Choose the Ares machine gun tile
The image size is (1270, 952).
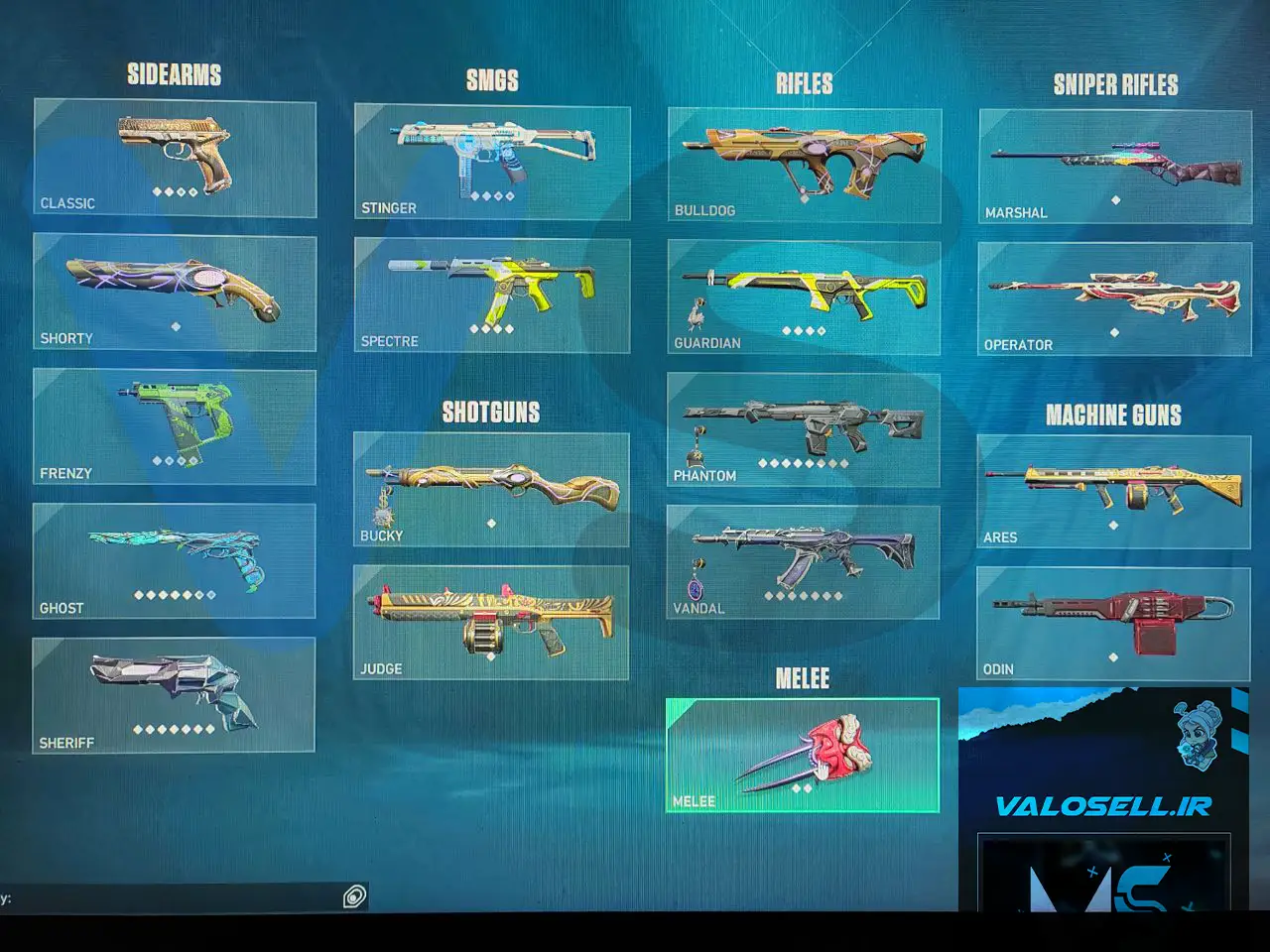[1113, 492]
